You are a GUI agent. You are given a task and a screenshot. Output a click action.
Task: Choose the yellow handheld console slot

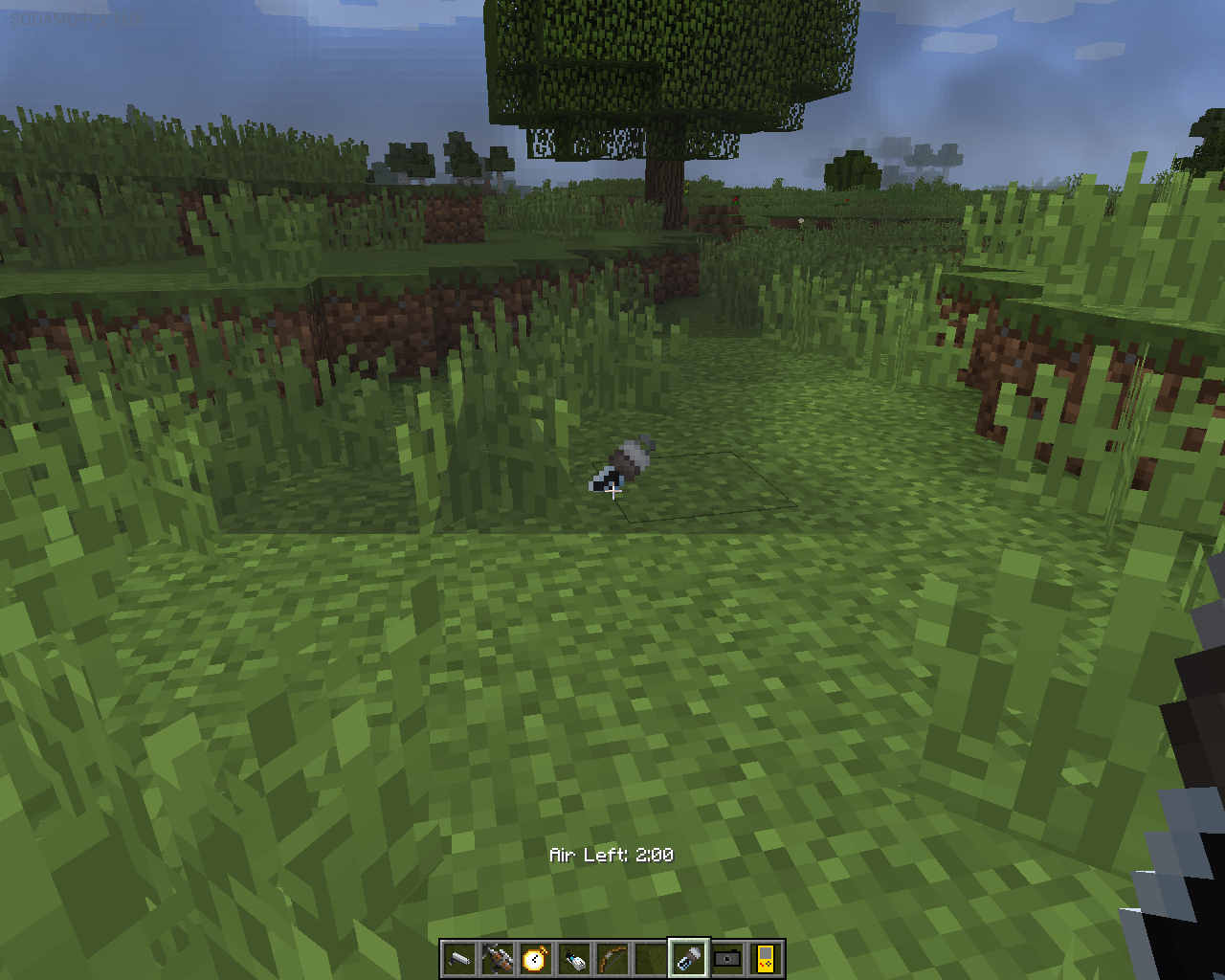tap(766, 958)
